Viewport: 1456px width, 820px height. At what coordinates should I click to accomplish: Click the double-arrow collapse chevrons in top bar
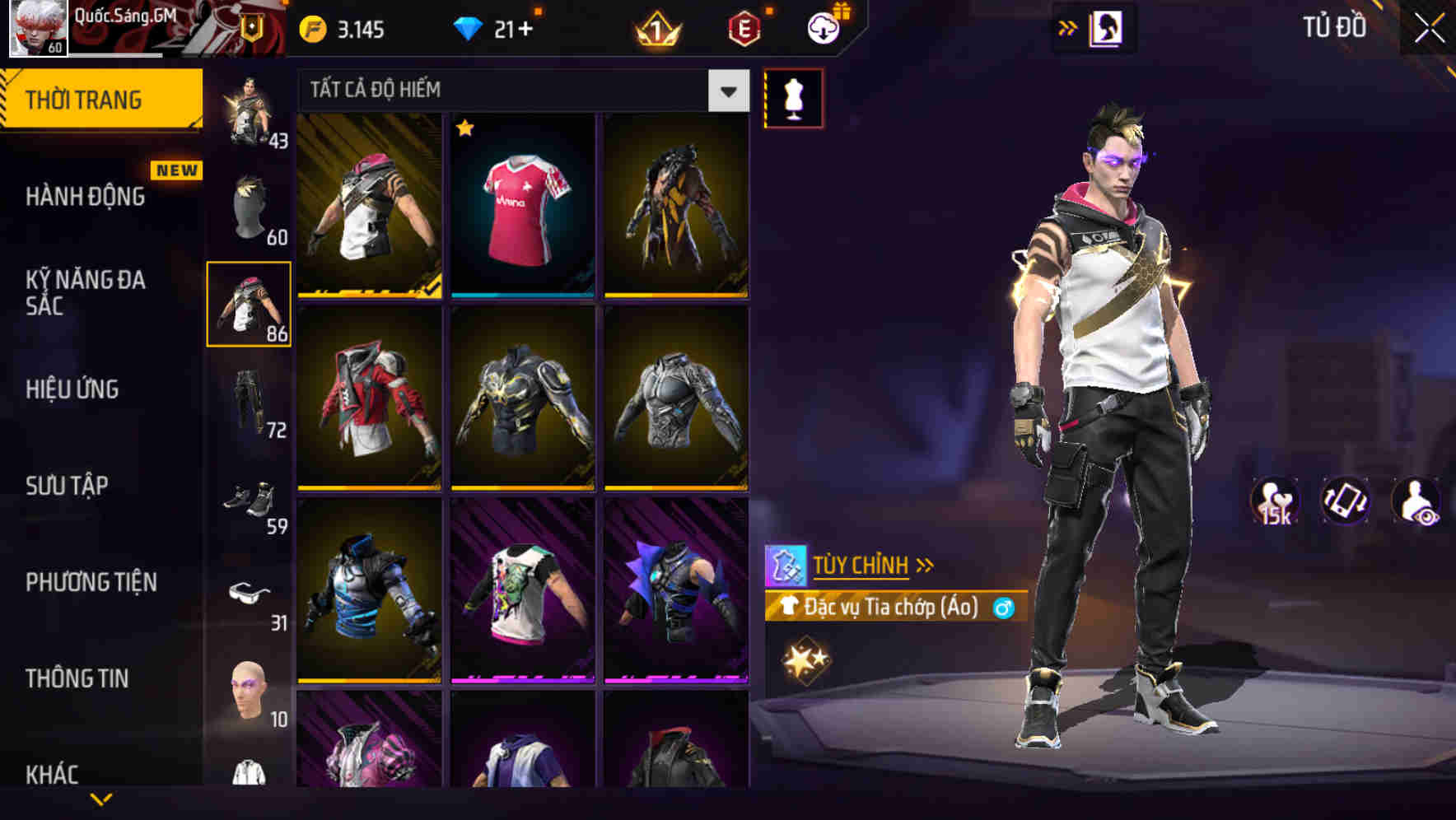pos(1068,27)
